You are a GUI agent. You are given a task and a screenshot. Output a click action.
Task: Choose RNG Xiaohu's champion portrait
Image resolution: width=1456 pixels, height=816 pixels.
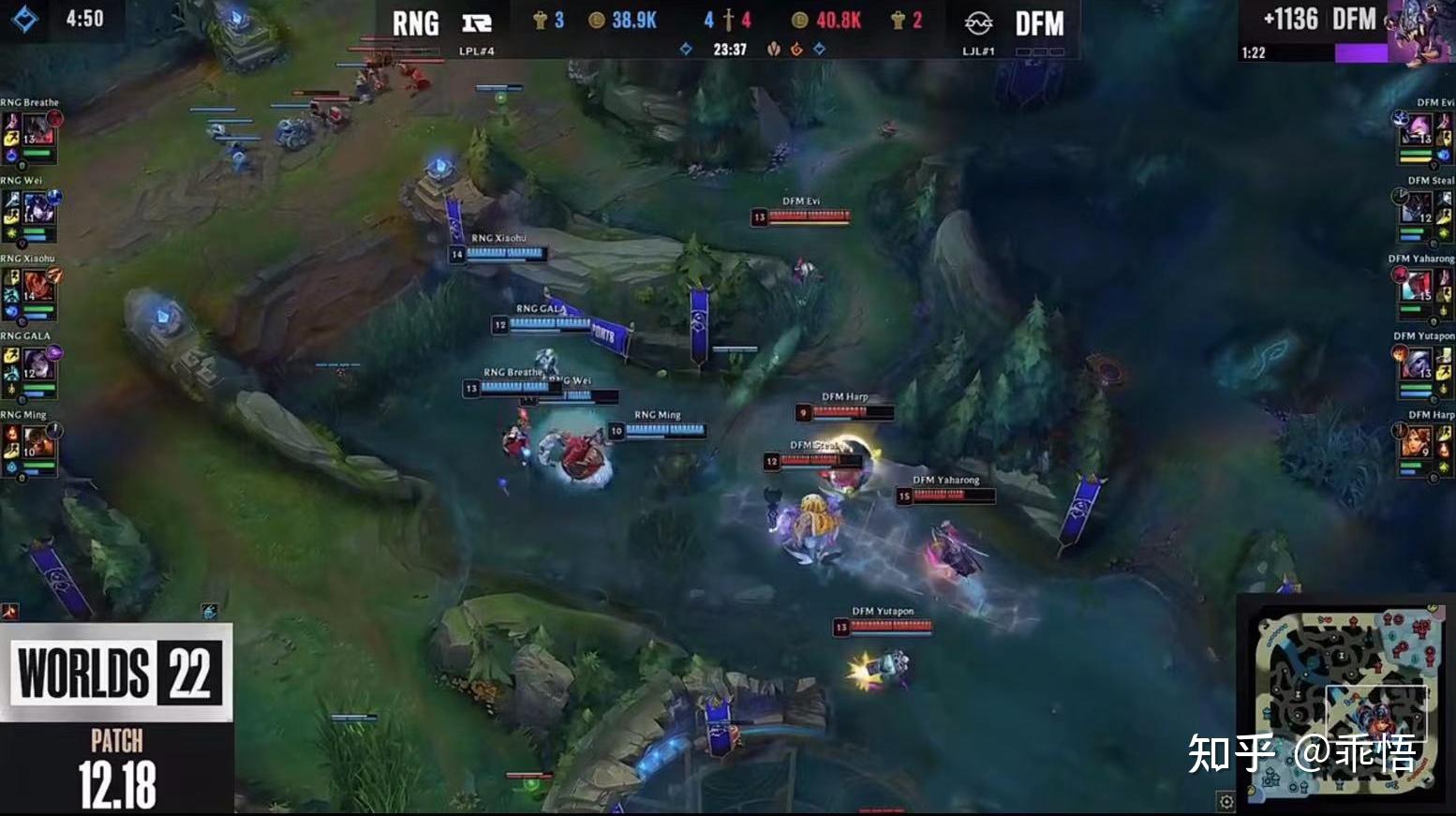point(37,284)
